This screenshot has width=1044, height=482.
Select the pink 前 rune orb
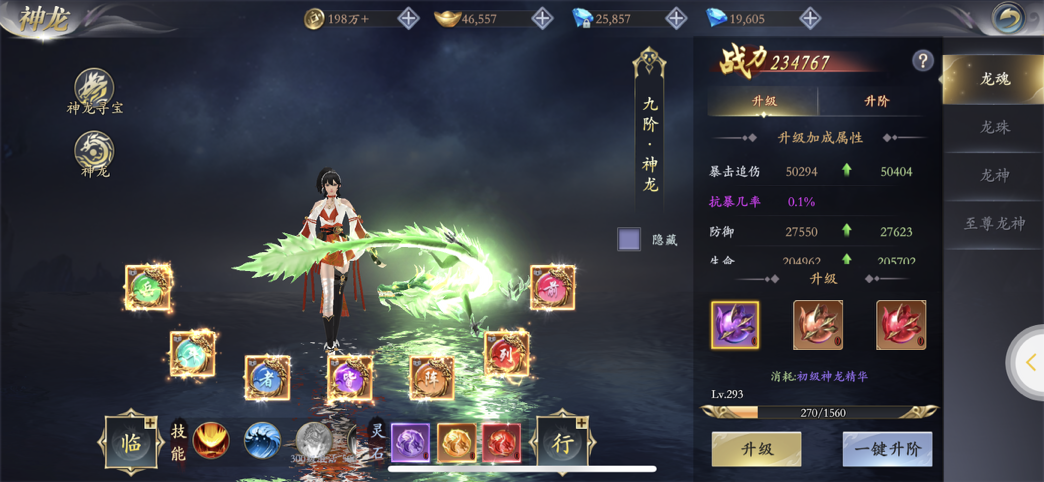tap(552, 288)
